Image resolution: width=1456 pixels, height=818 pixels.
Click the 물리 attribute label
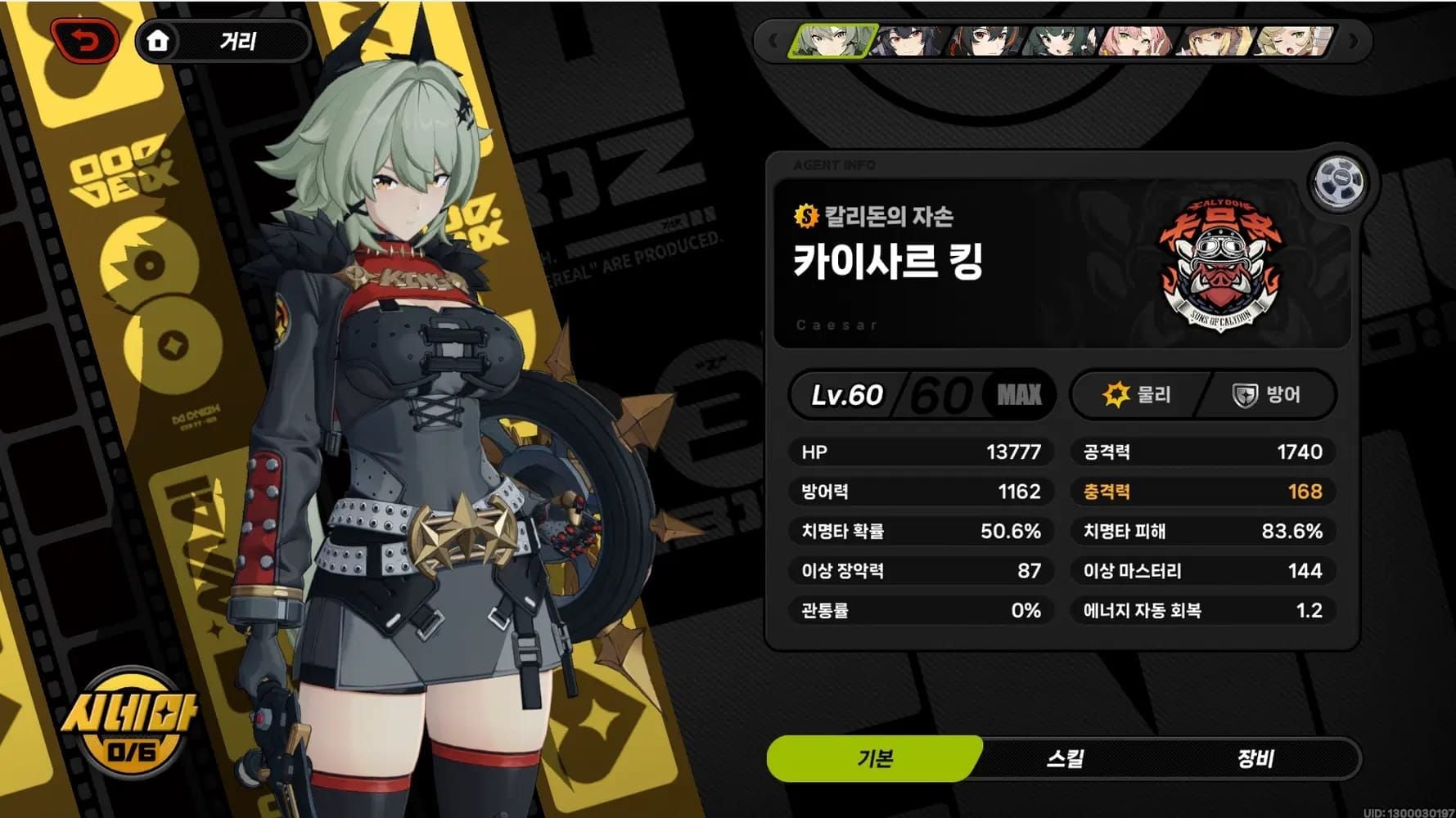(1139, 395)
